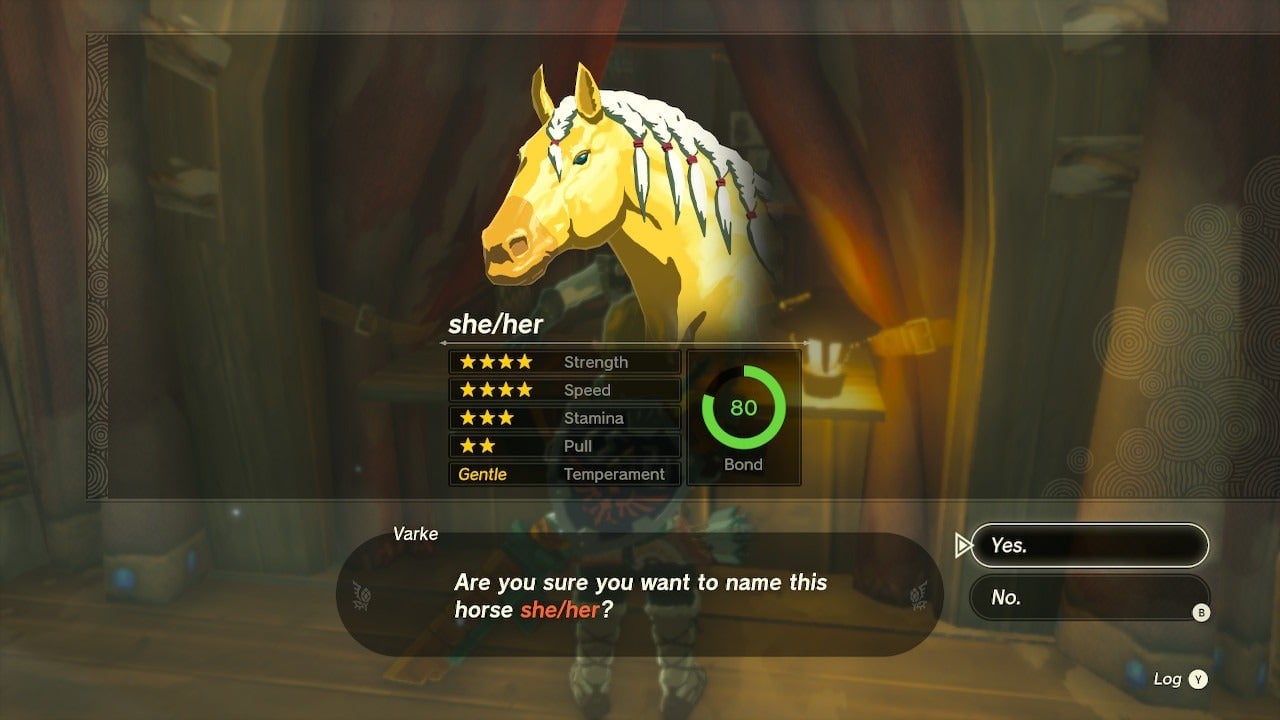Click the selection arrow beside Yes
This screenshot has width=1280, height=720.
(963, 545)
